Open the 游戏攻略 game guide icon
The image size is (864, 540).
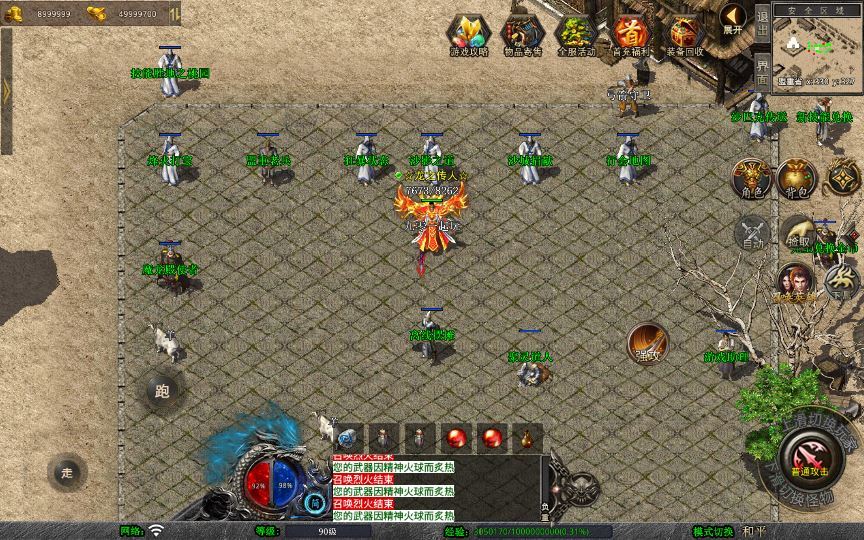tap(468, 35)
